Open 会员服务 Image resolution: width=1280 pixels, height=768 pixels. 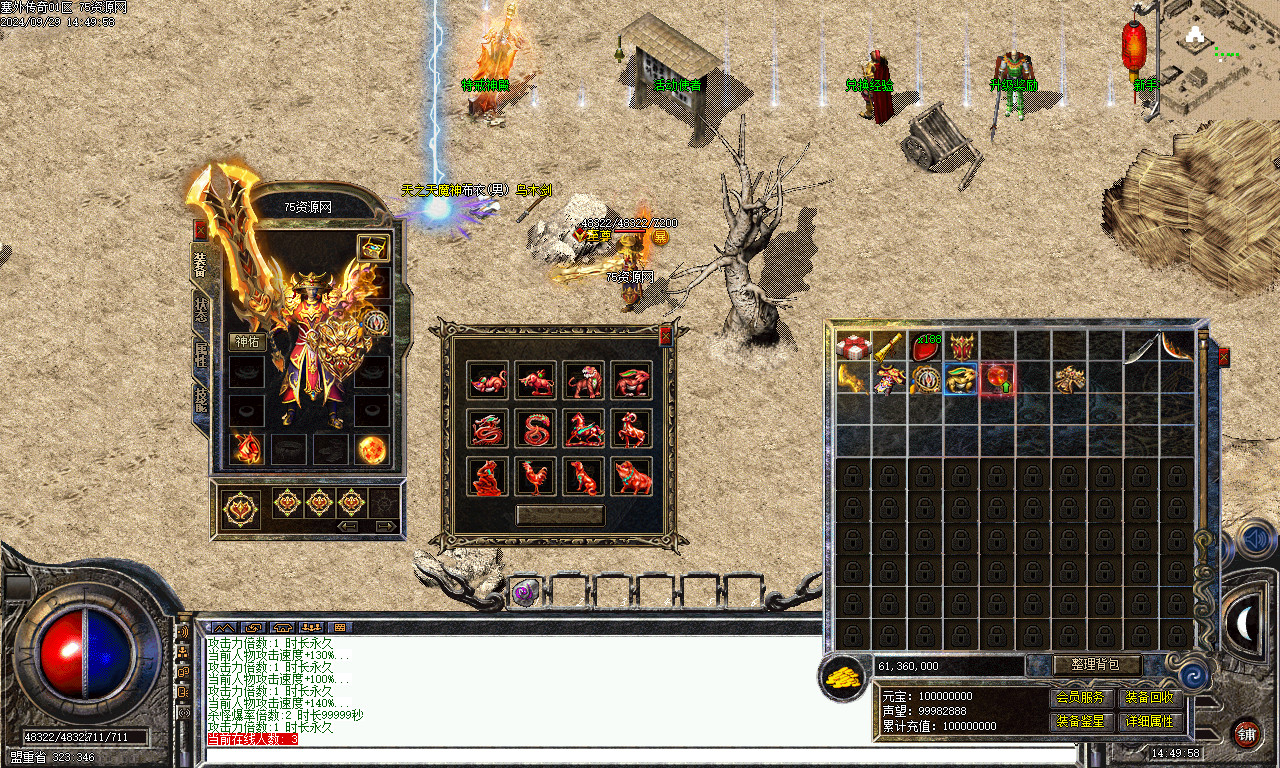[1081, 698]
